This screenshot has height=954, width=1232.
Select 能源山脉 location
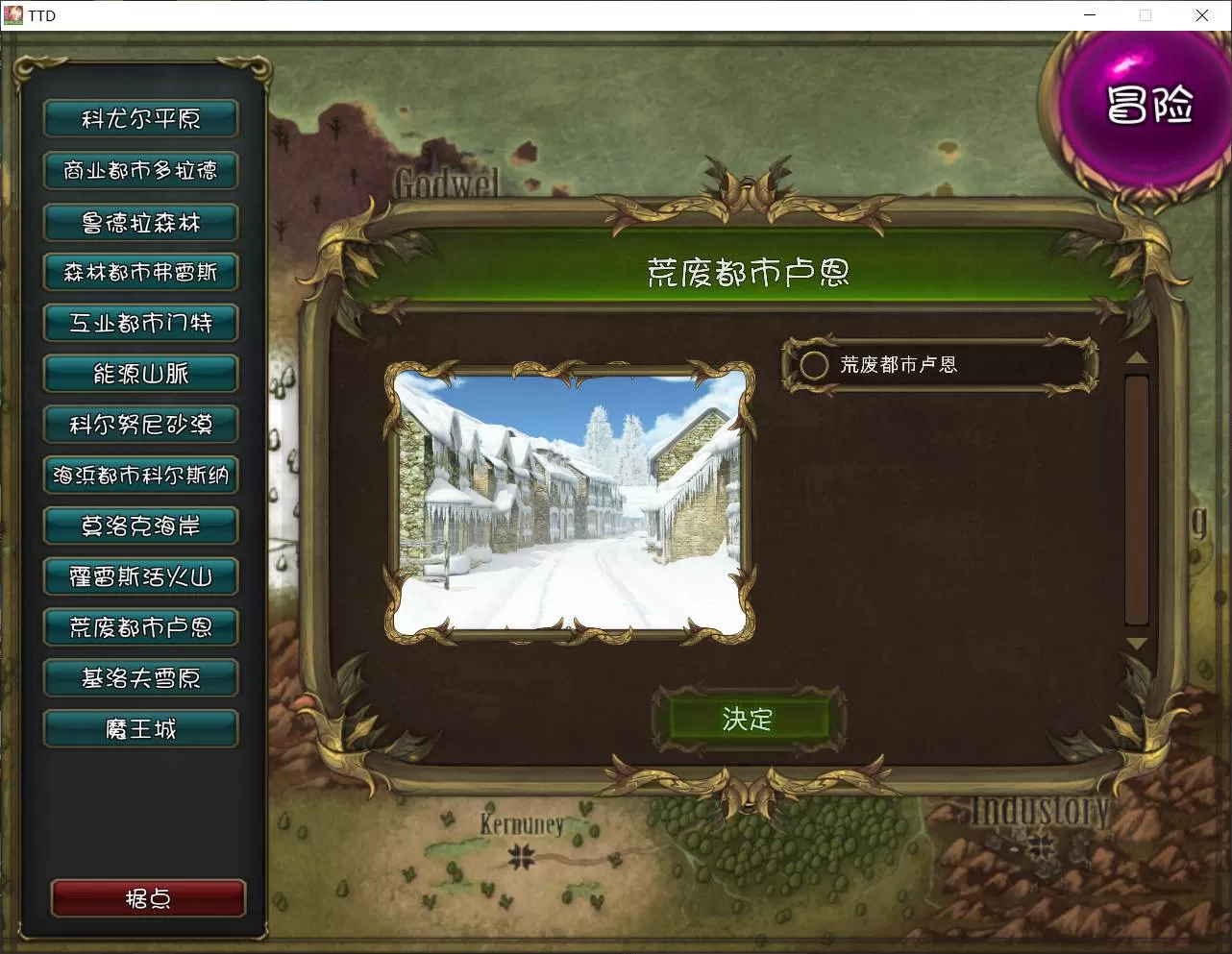tap(140, 374)
